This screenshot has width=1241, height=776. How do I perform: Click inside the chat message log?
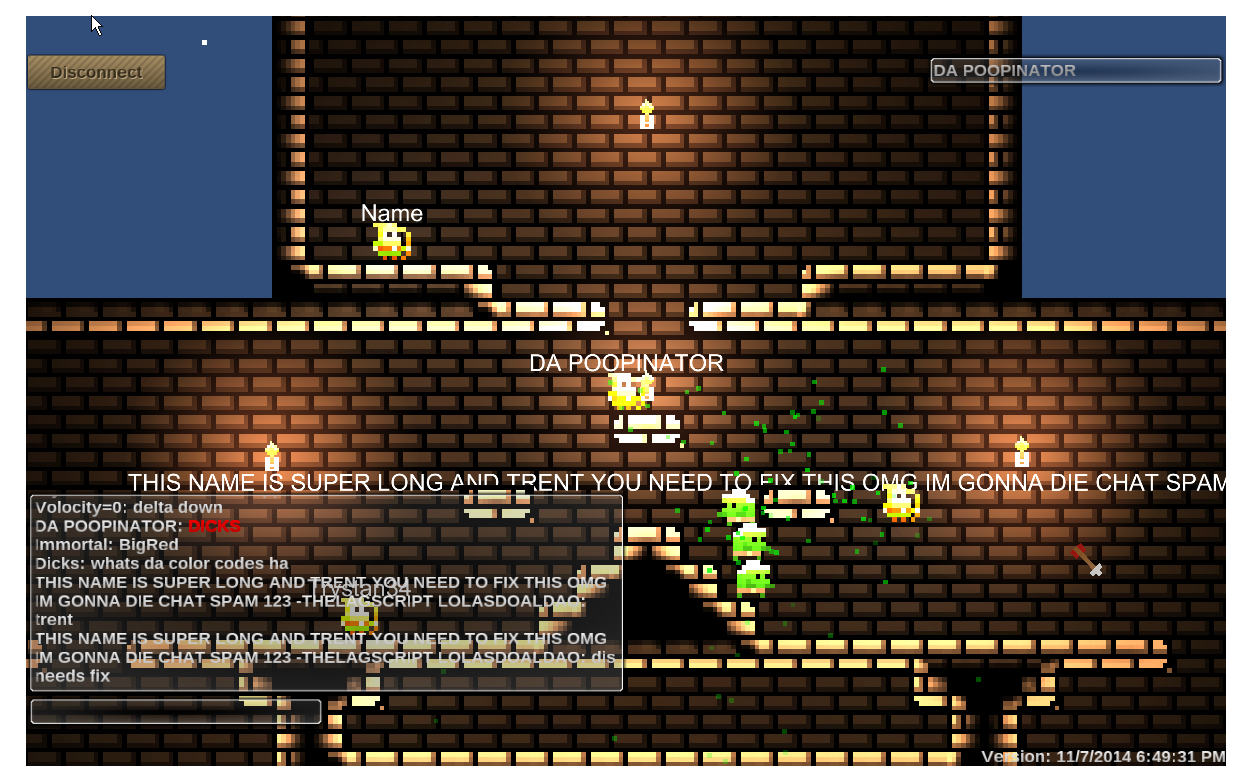pos(326,592)
